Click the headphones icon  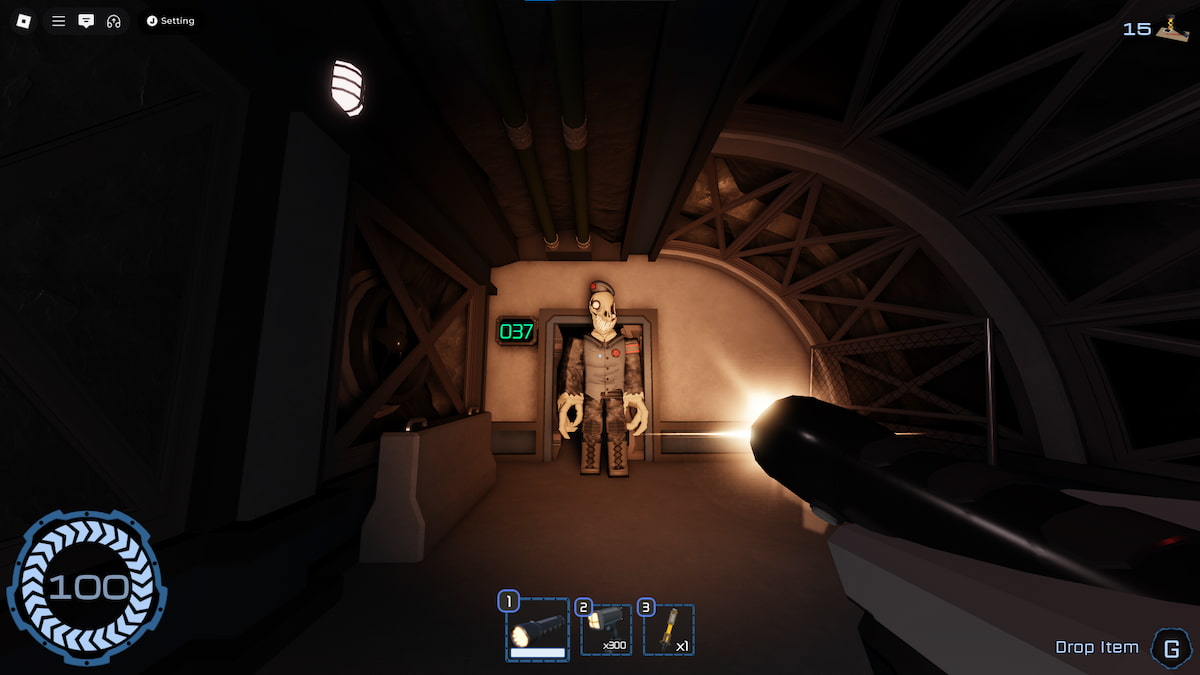click(113, 21)
